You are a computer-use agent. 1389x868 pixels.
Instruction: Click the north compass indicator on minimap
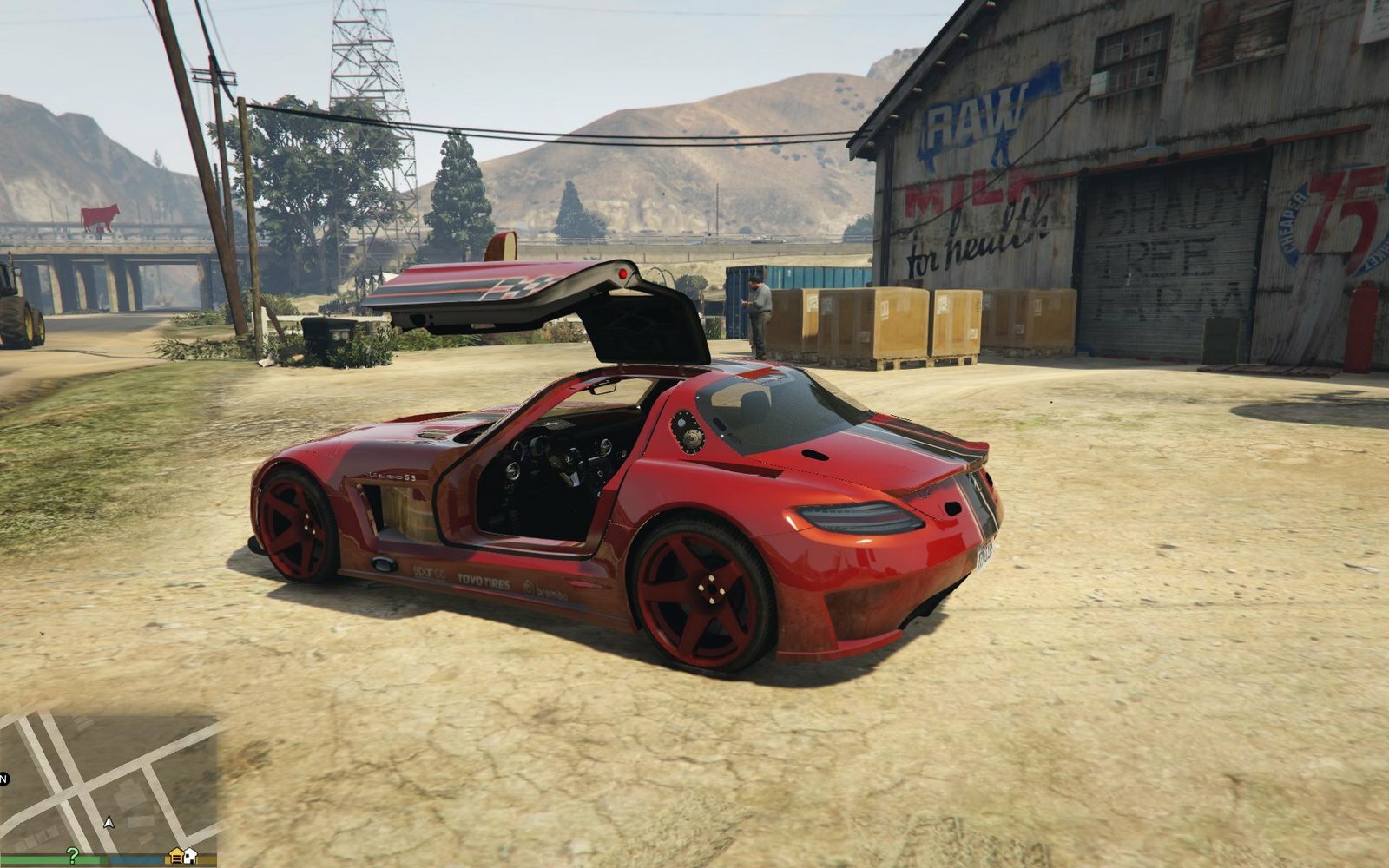[x=3, y=779]
